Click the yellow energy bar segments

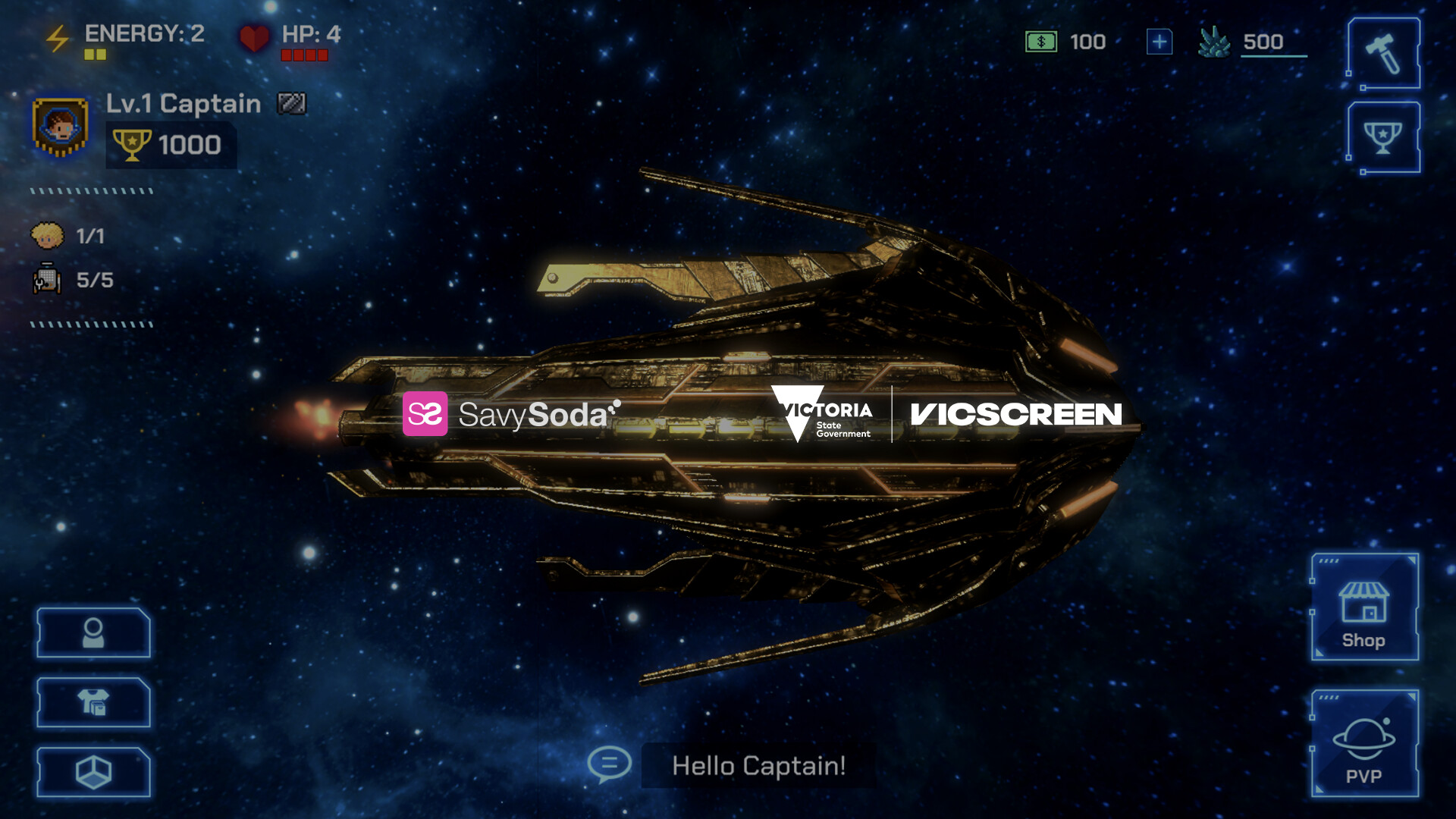94,55
